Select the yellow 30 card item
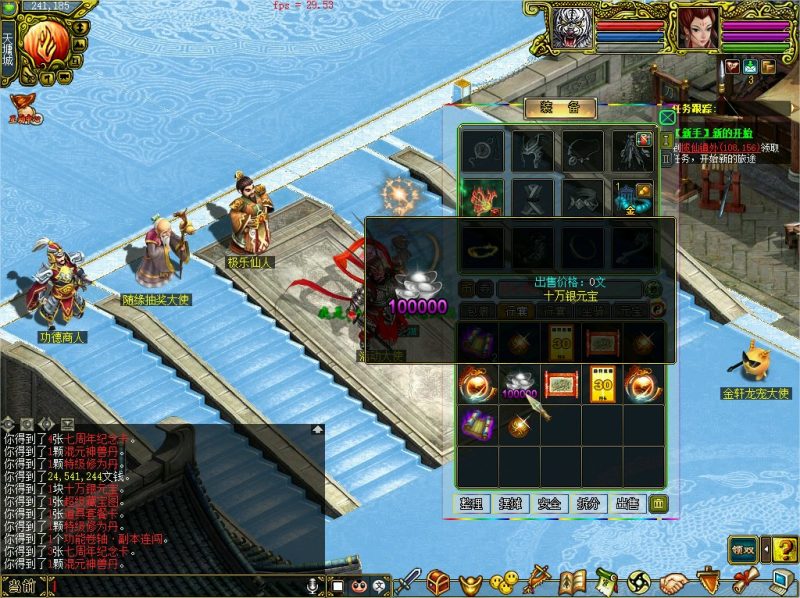This screenshot has height=598, width=800. coord(603,385)
